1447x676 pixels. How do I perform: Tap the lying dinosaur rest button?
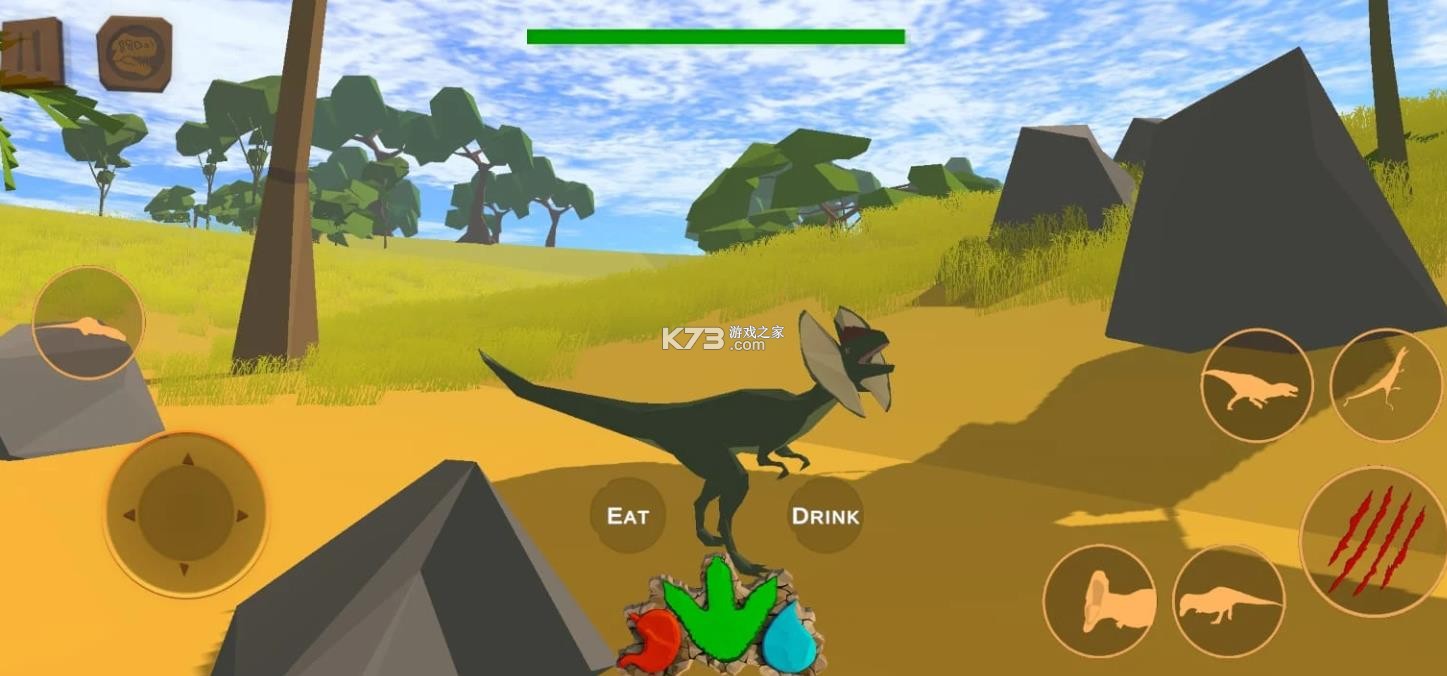point(88,324)
